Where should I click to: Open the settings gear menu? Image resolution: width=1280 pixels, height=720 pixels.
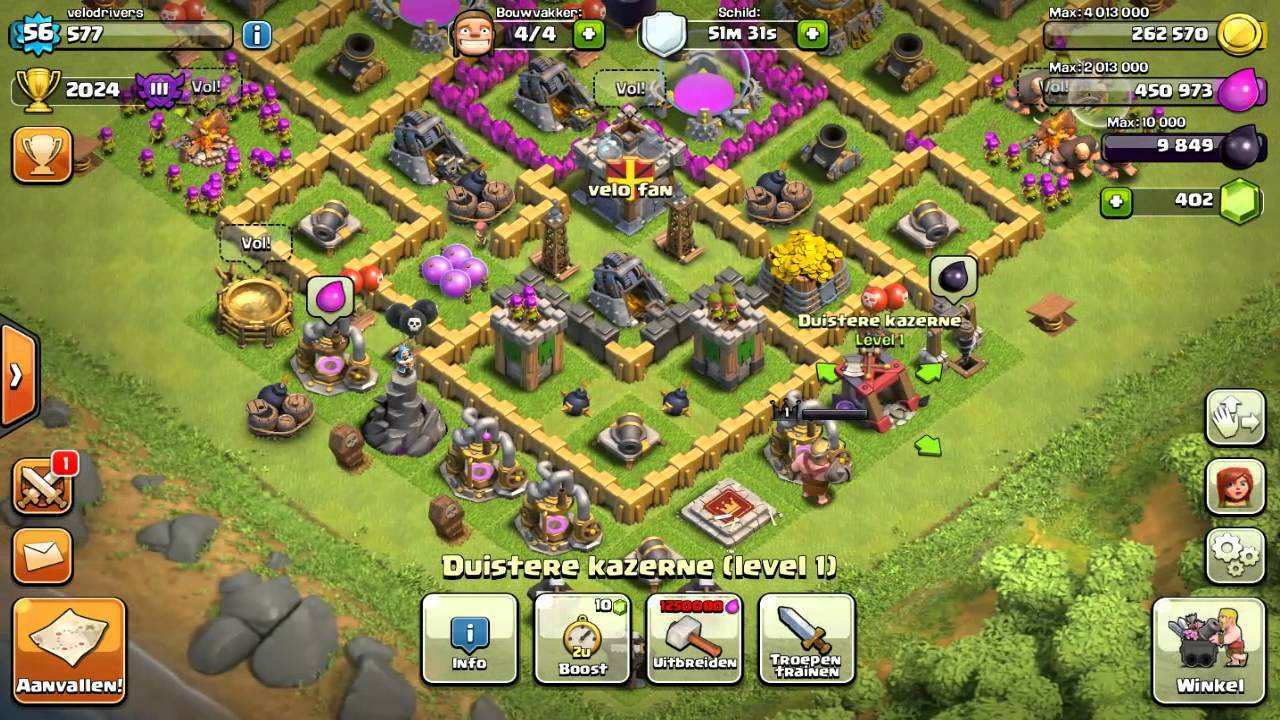coord(1235,556)
